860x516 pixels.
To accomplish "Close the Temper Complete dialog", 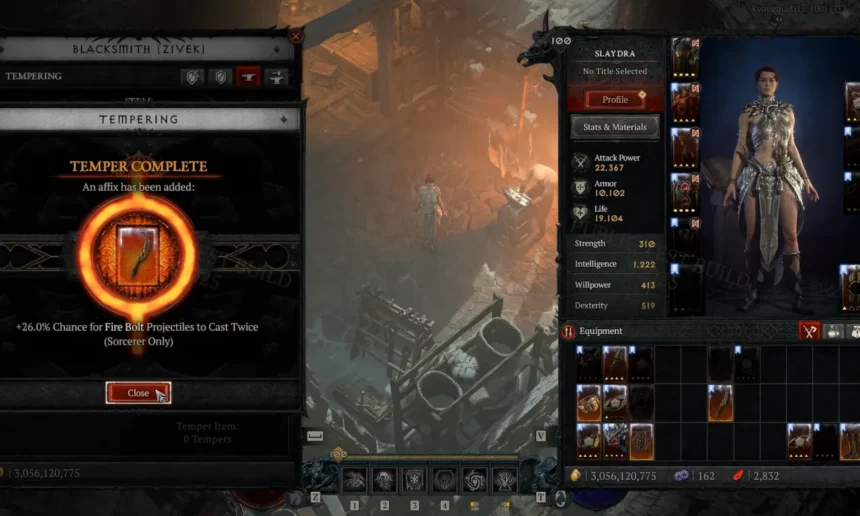I will (x=138, y=393).
